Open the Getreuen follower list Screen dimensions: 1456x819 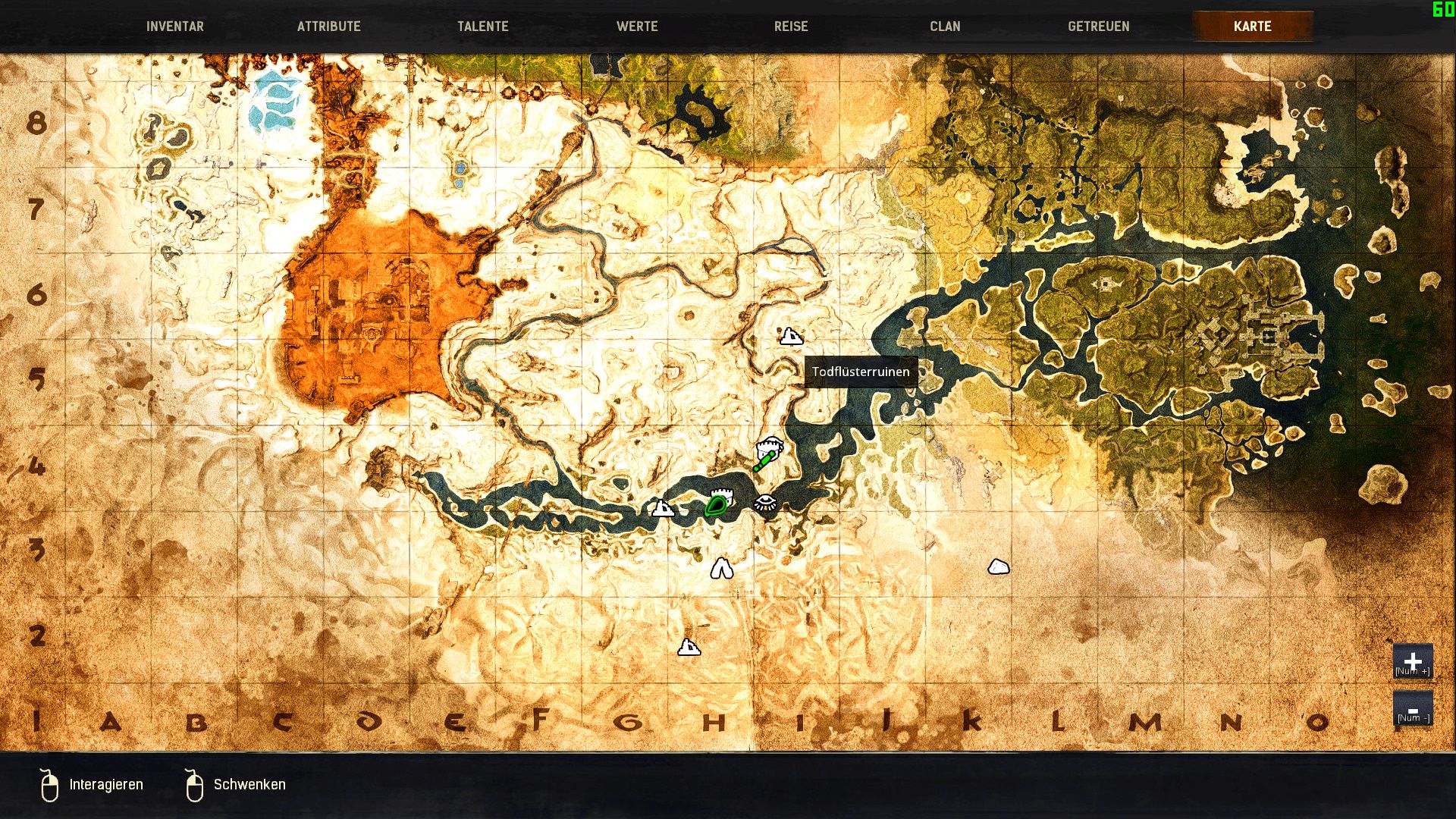(1098, 25)
